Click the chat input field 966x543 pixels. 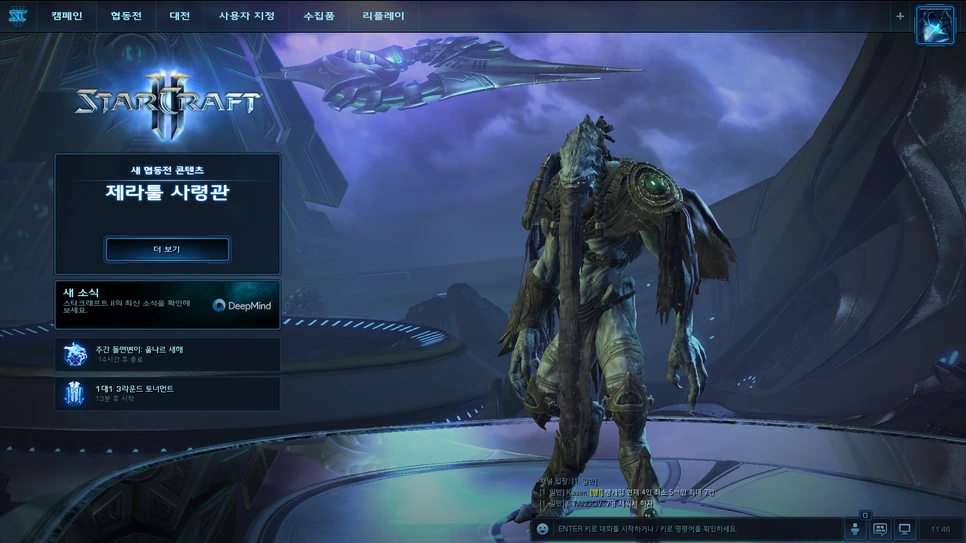[690, 529]
